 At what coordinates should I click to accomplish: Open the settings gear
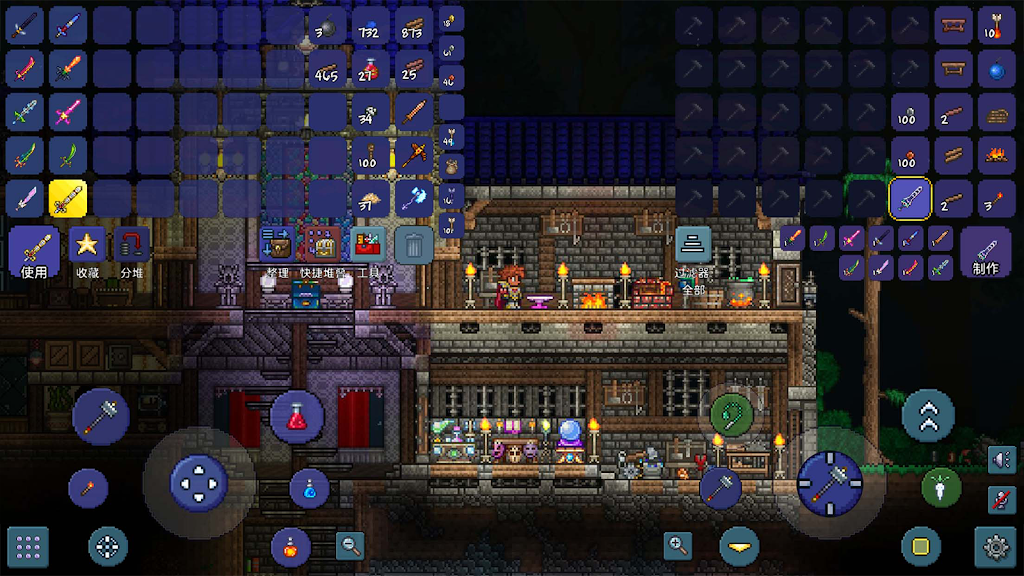click(996, 546)
